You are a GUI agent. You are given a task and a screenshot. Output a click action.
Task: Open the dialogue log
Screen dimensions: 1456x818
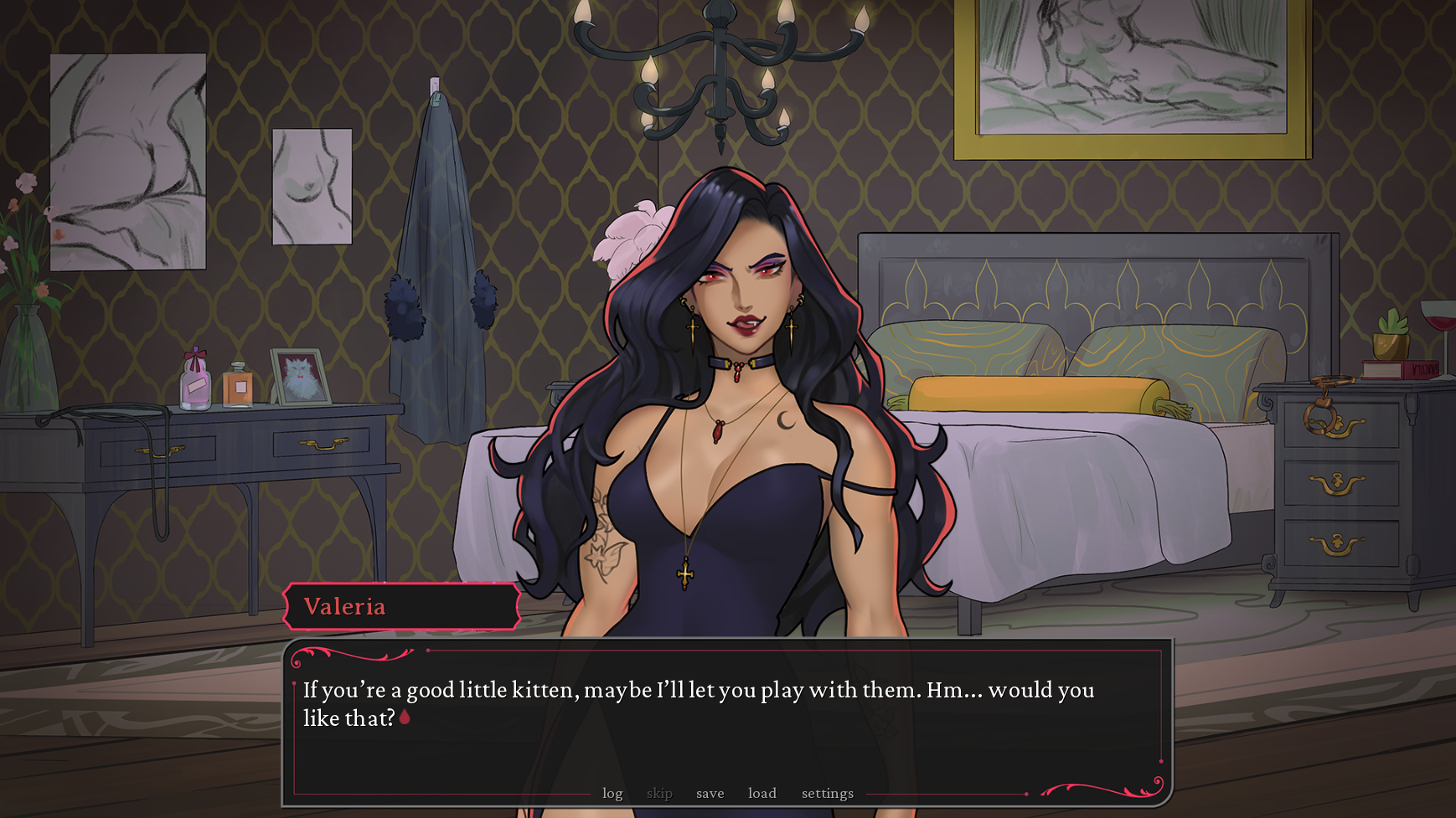coord(612,793)
